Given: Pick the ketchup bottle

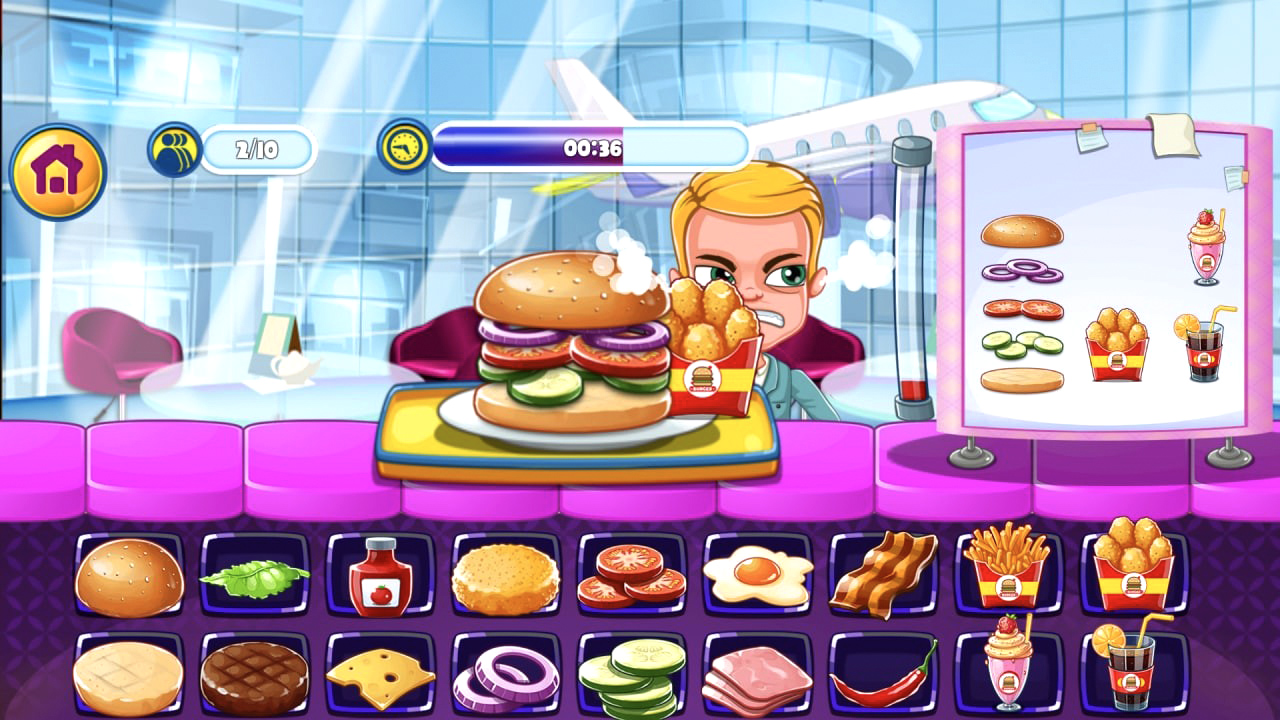Looking at the screenshot, I should pos(380,575).
